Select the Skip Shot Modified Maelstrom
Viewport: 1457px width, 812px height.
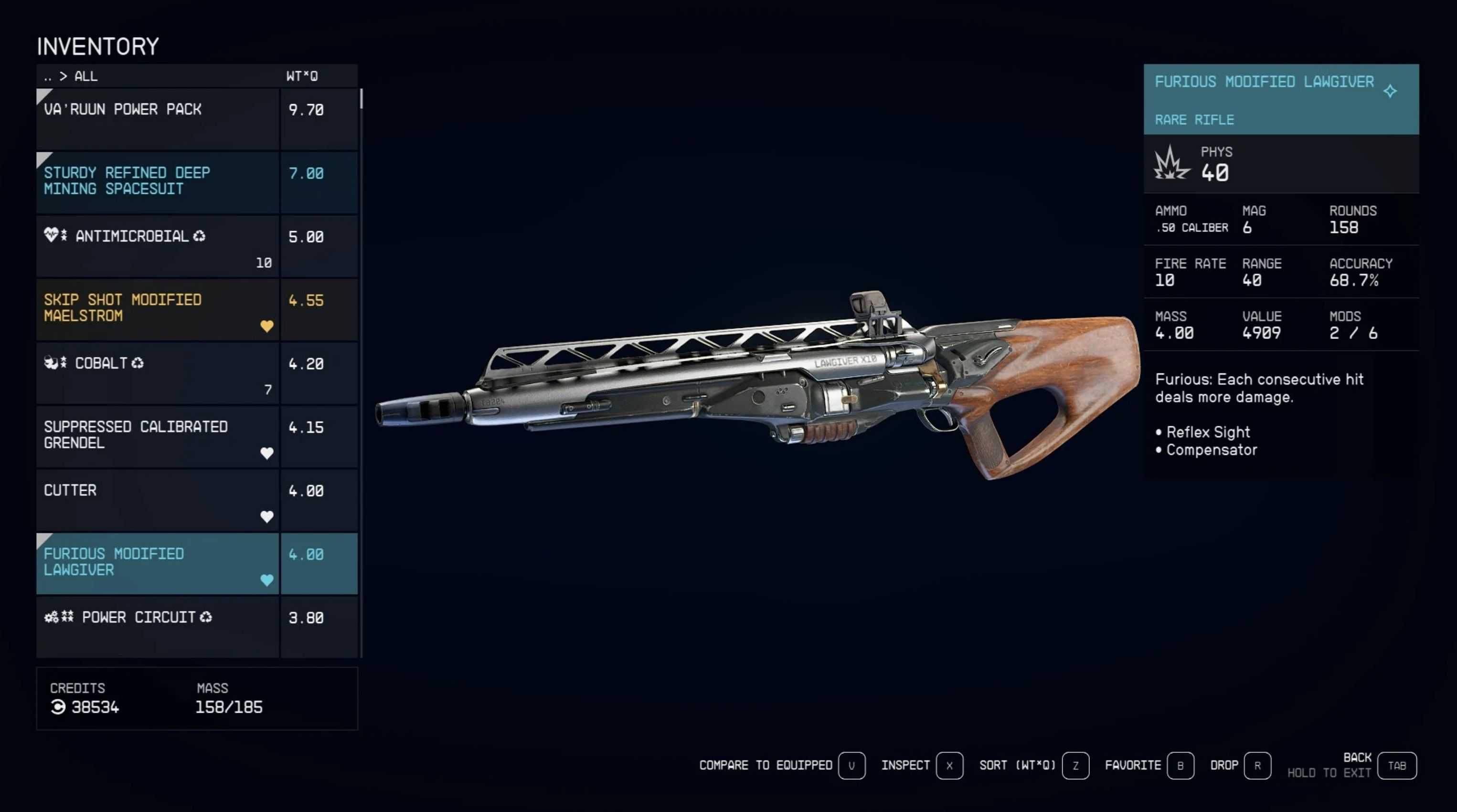[x=157, y=309]
